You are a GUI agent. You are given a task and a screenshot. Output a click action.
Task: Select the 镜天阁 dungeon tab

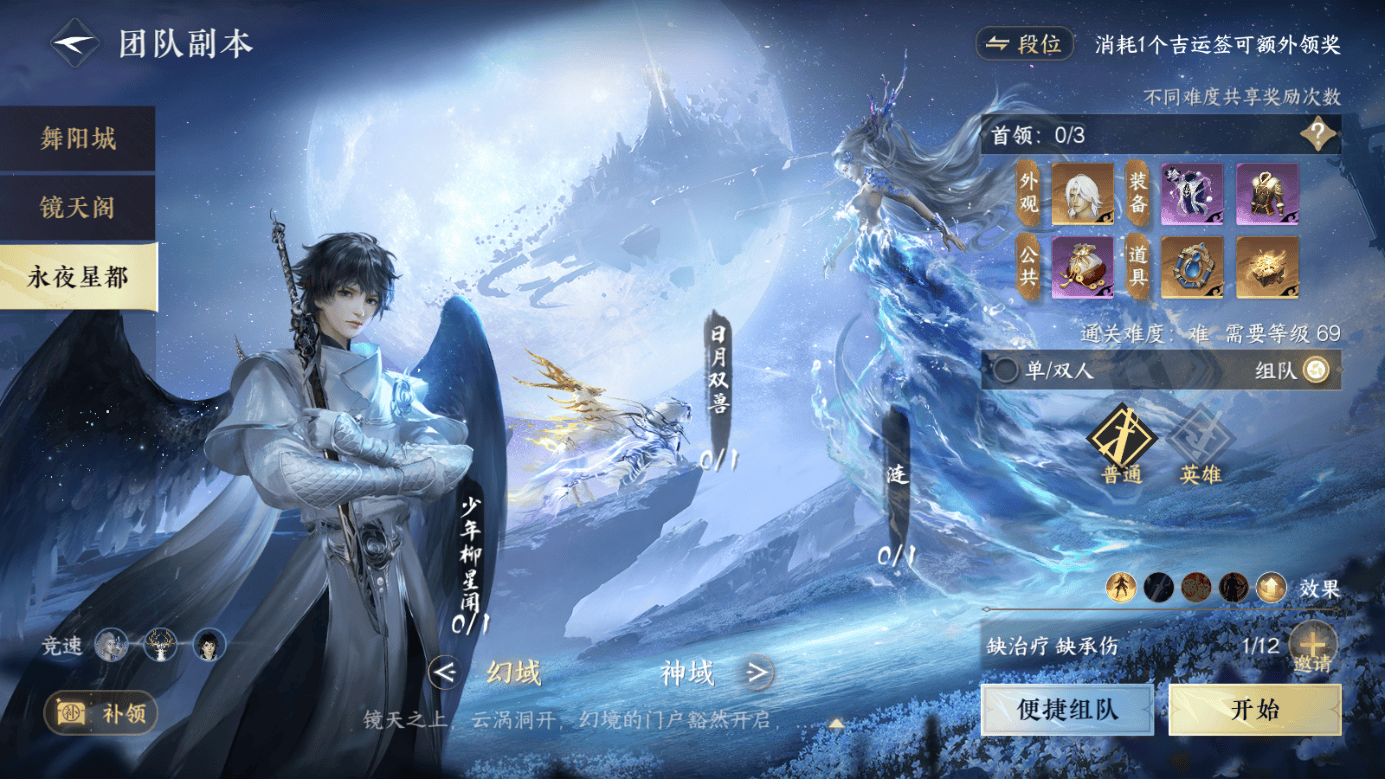(x=78, y=208)
